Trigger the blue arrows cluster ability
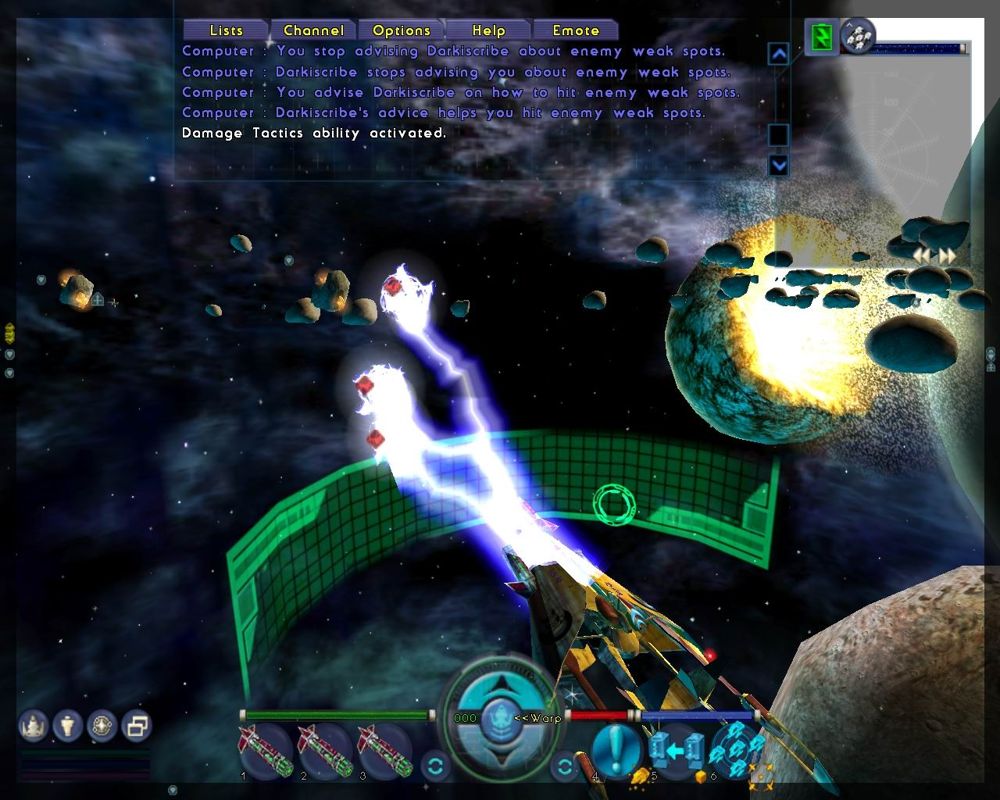The image size is (1000, 800). click(737, 750)
